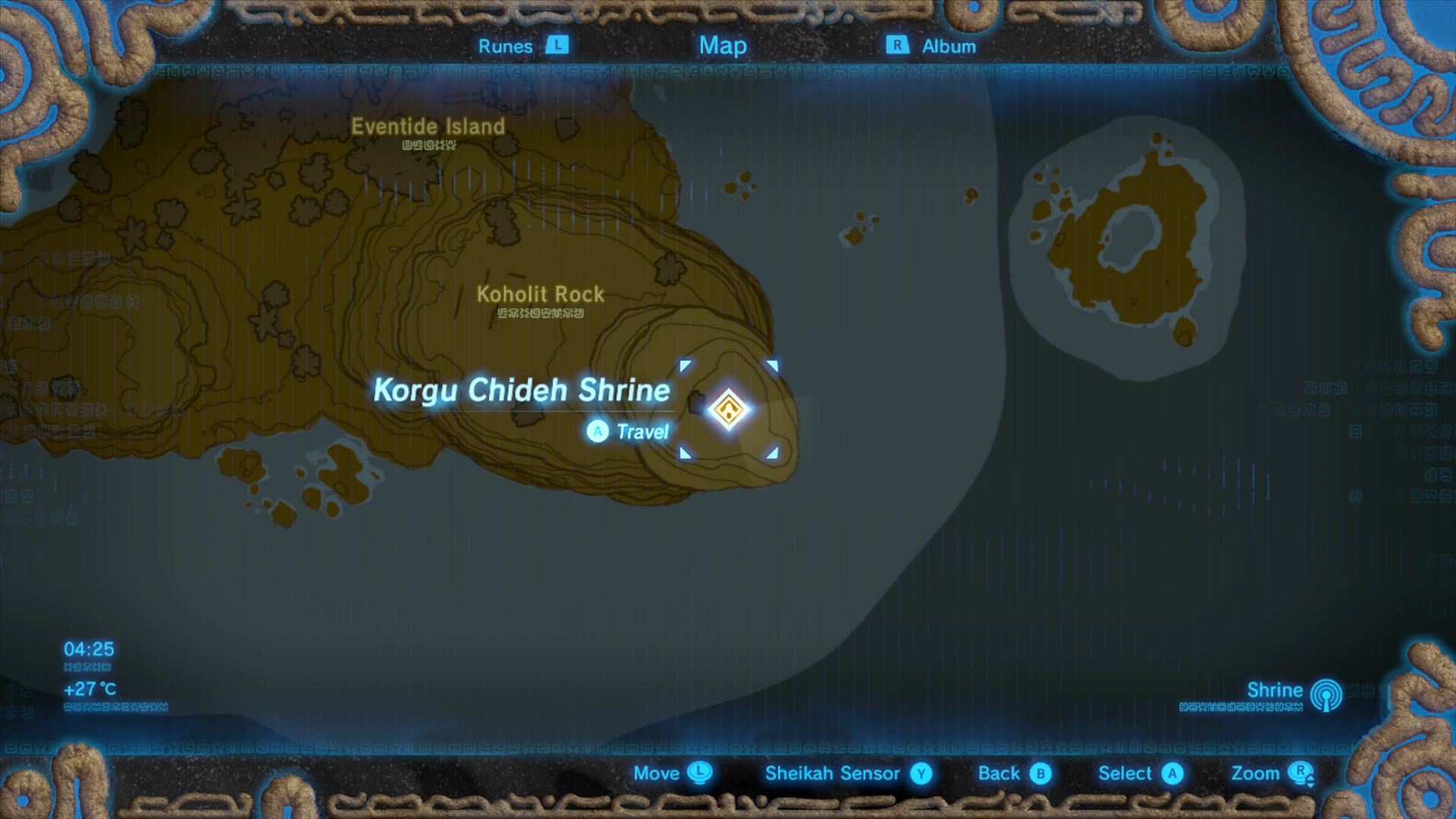Viewport: 1456px width, 819px height.
Task: Click the L button icon next to Runes
Action: click(557, 46)
